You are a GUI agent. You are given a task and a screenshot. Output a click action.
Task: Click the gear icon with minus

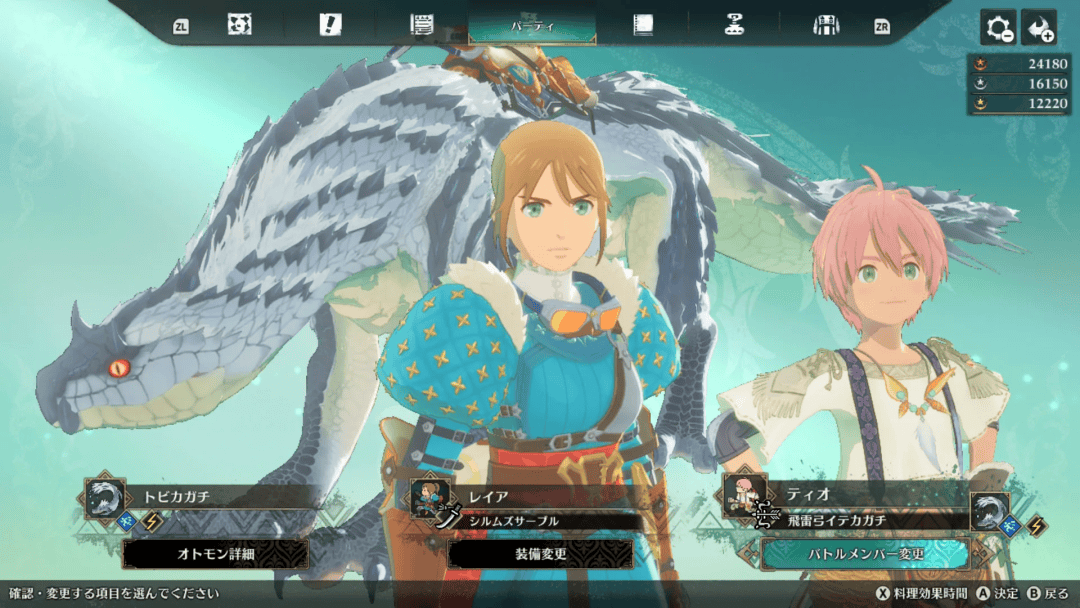tap(998, 28)
